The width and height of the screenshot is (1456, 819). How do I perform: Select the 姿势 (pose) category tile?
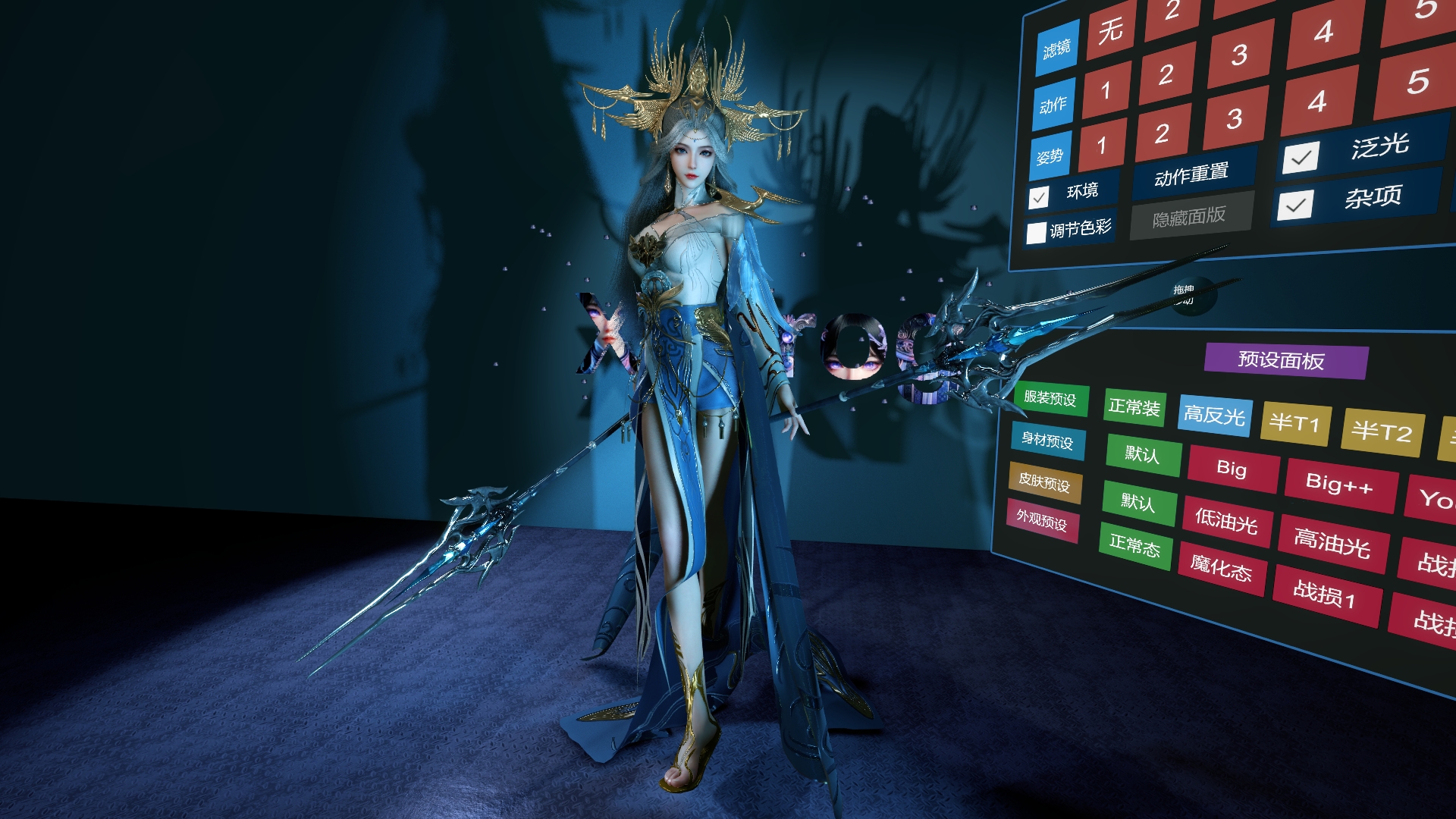[1049, 155]
